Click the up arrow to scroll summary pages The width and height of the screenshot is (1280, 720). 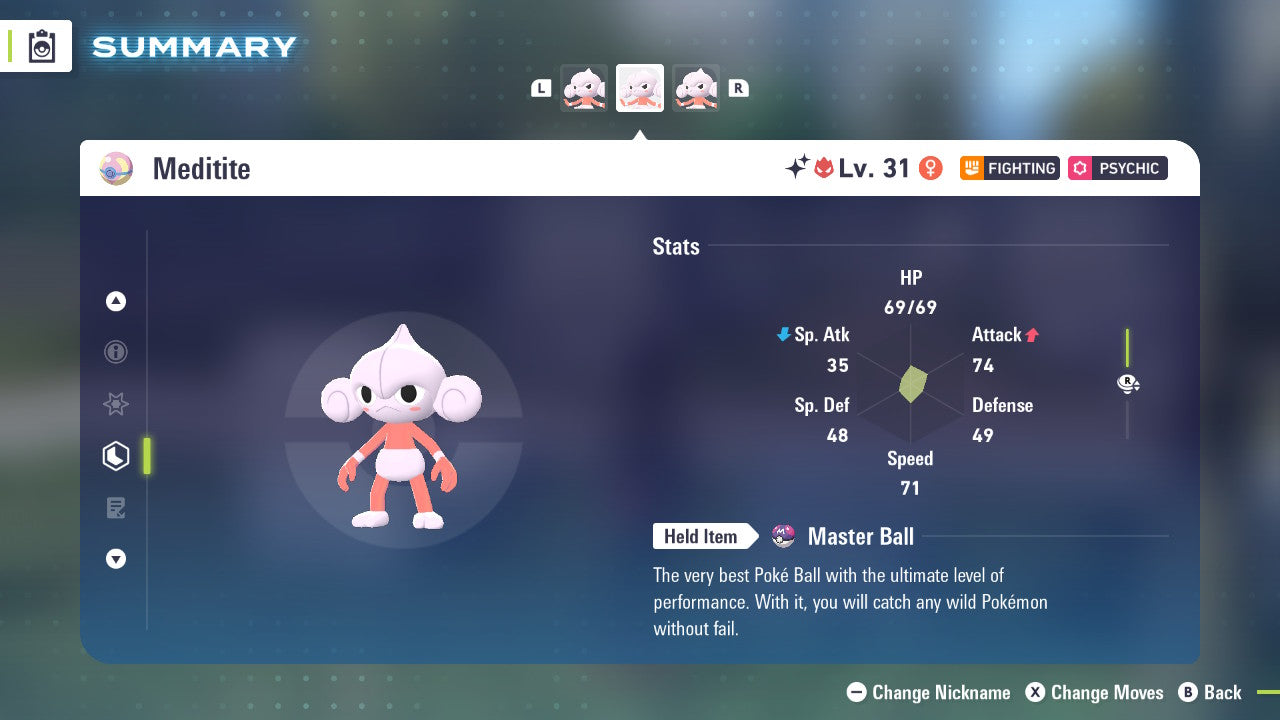pos(116,301)
